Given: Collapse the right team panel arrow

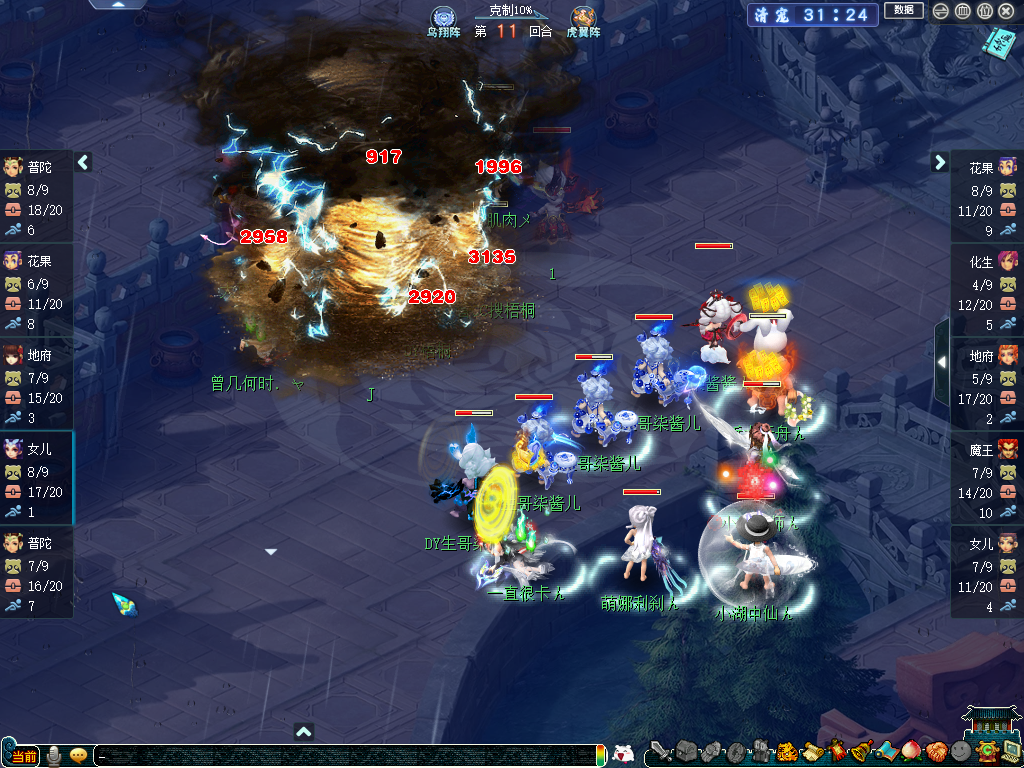Looking at the screenshot, I should 940,162.
